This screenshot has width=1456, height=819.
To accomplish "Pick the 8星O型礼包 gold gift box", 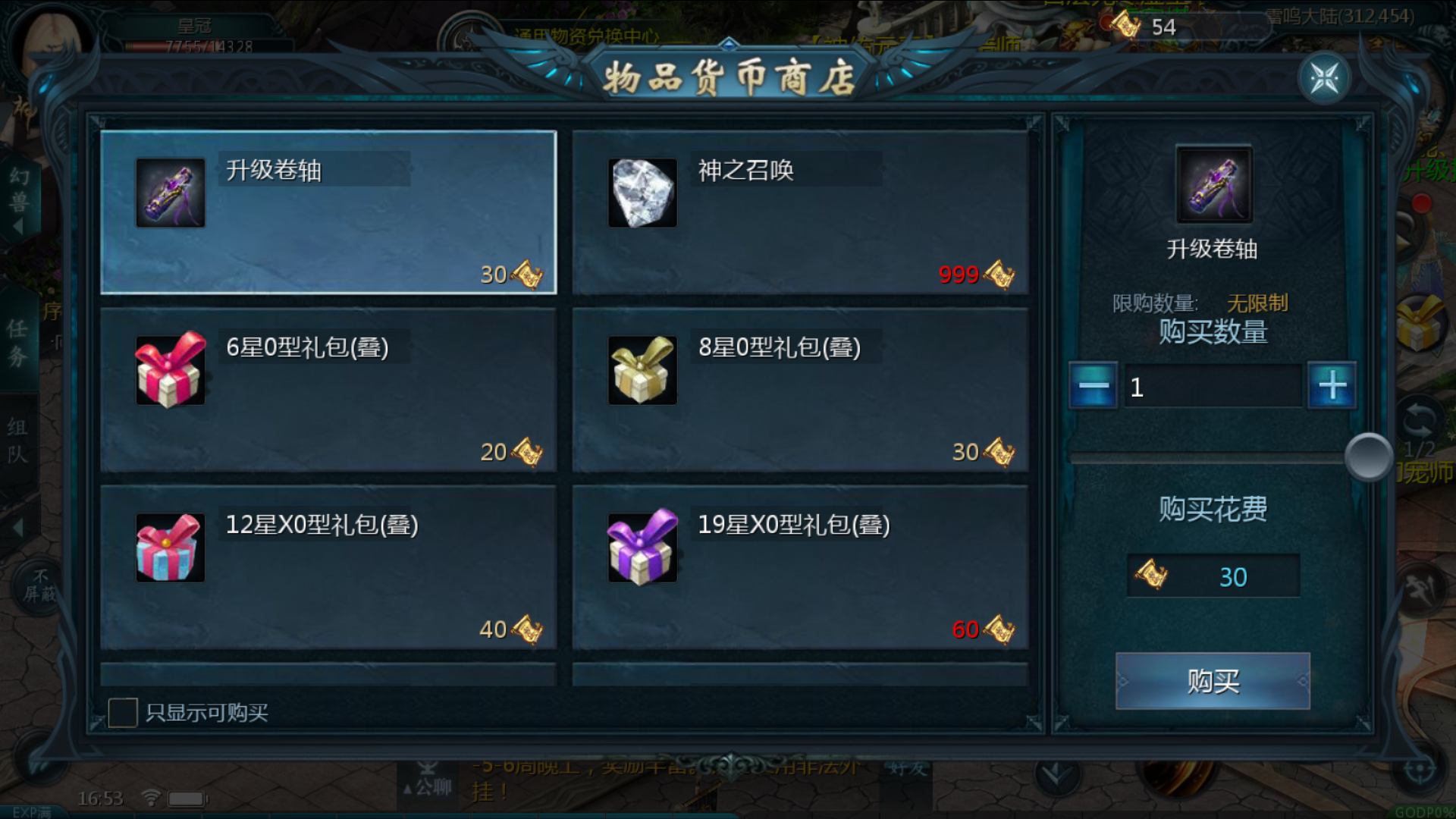I will [800, 390].
